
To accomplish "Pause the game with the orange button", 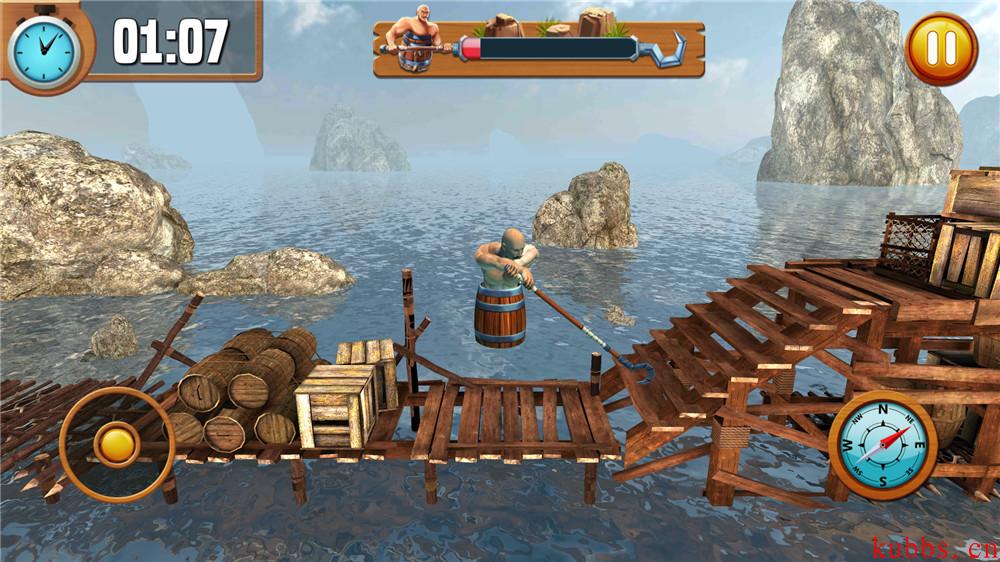I will (x=941, y=48).
